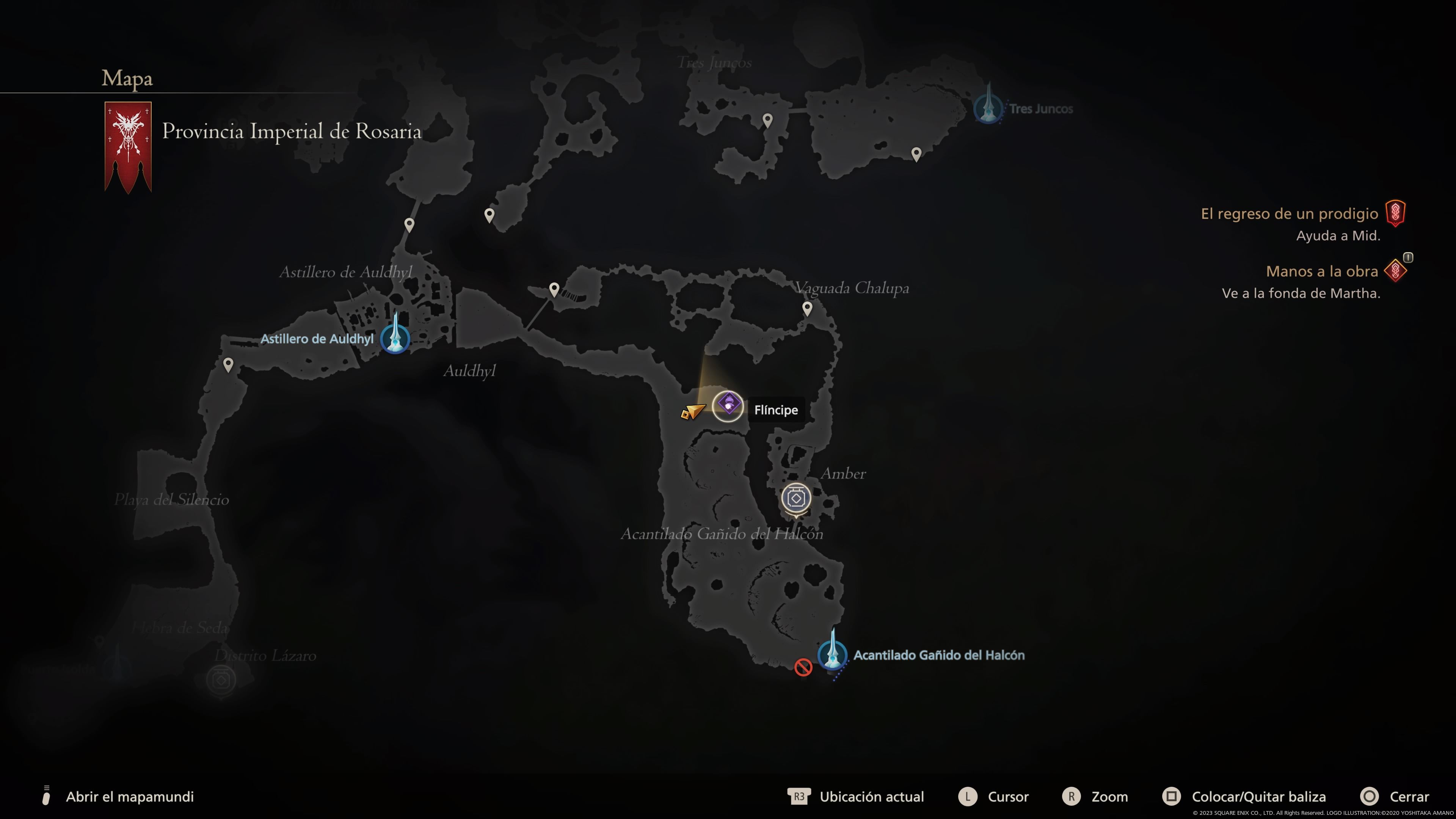Select the Manos a la obra quest entry
This screenshot has width=1456, height=819.
pyautogui.click(x=1321, y=271)
